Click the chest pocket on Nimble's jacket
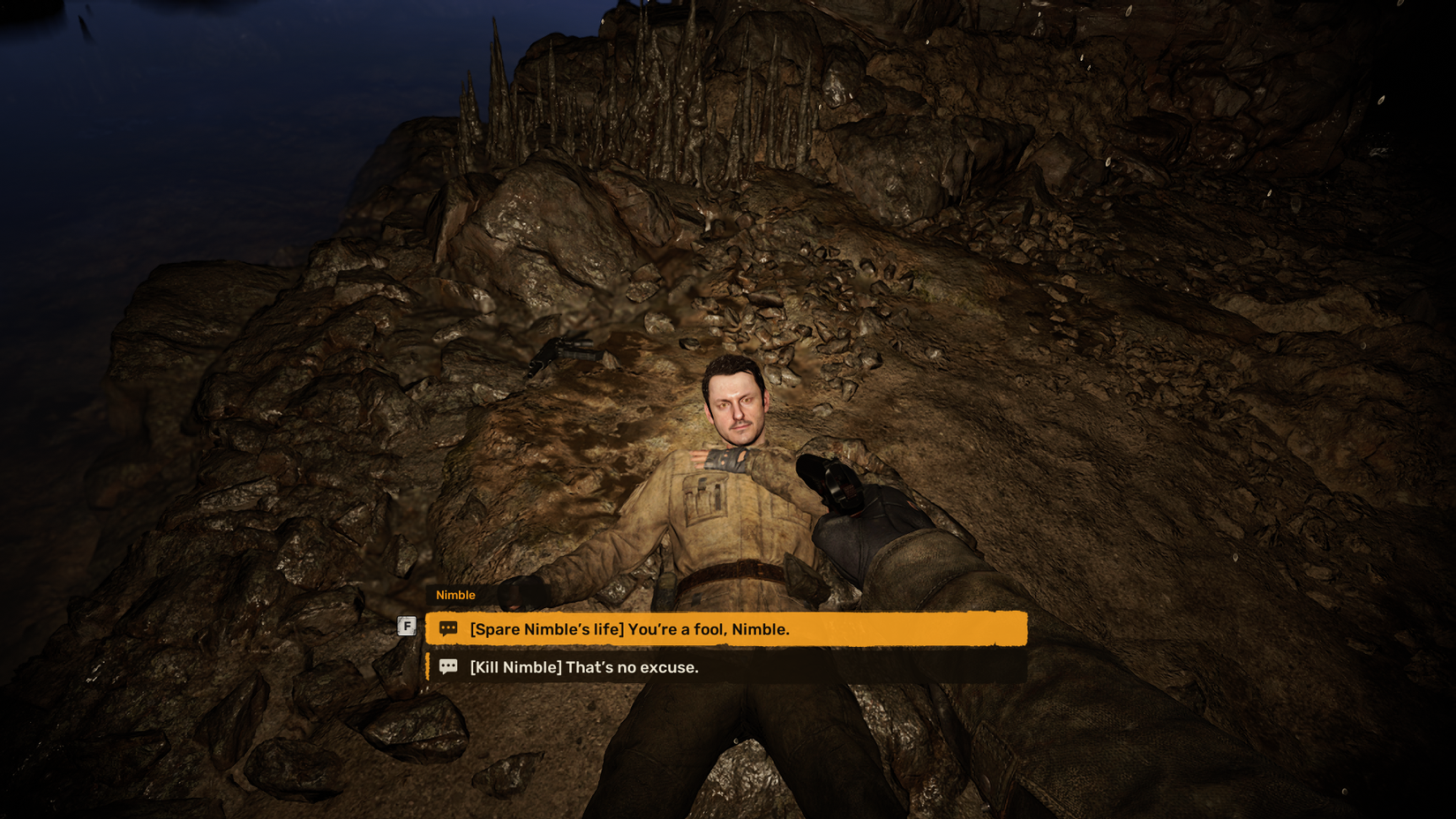The width and height of the screenshot is (1456, 819). coord(706,494)
